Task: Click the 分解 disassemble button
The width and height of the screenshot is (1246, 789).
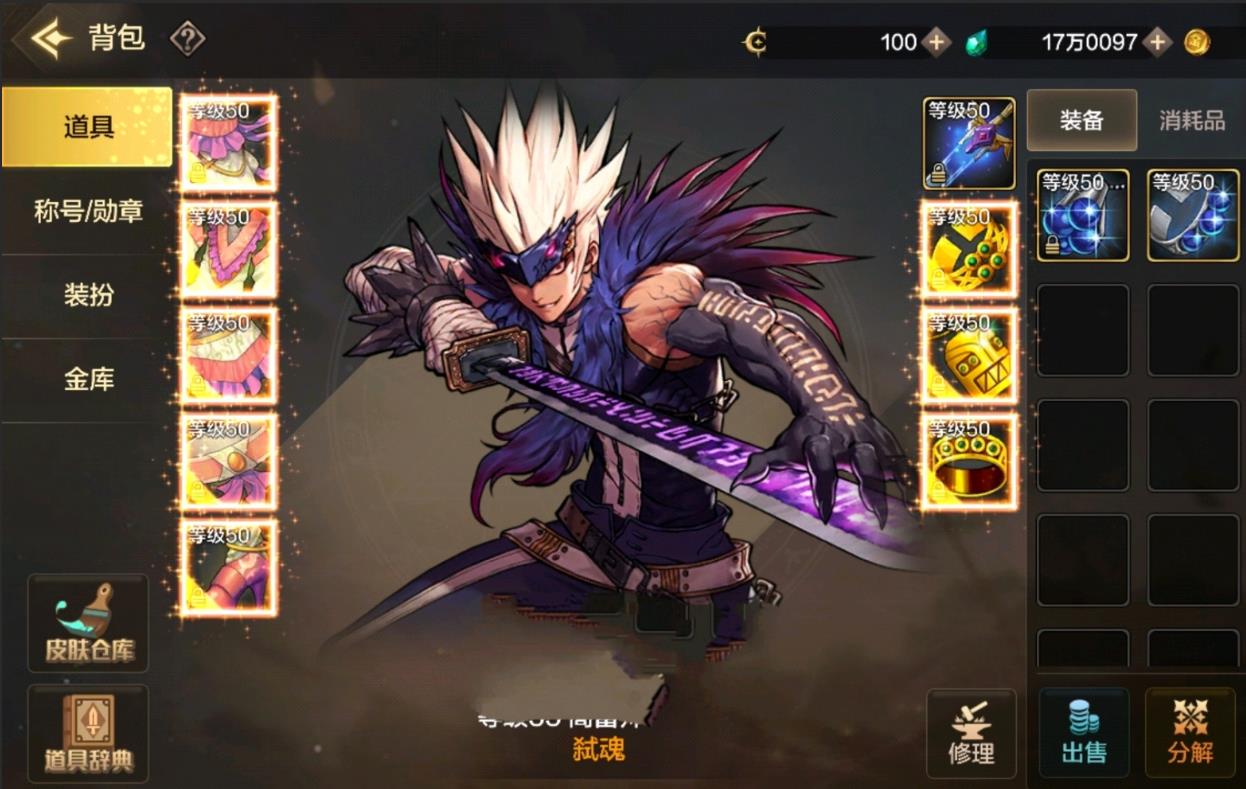Action: pyautogui.click(x=1190, y=733)
